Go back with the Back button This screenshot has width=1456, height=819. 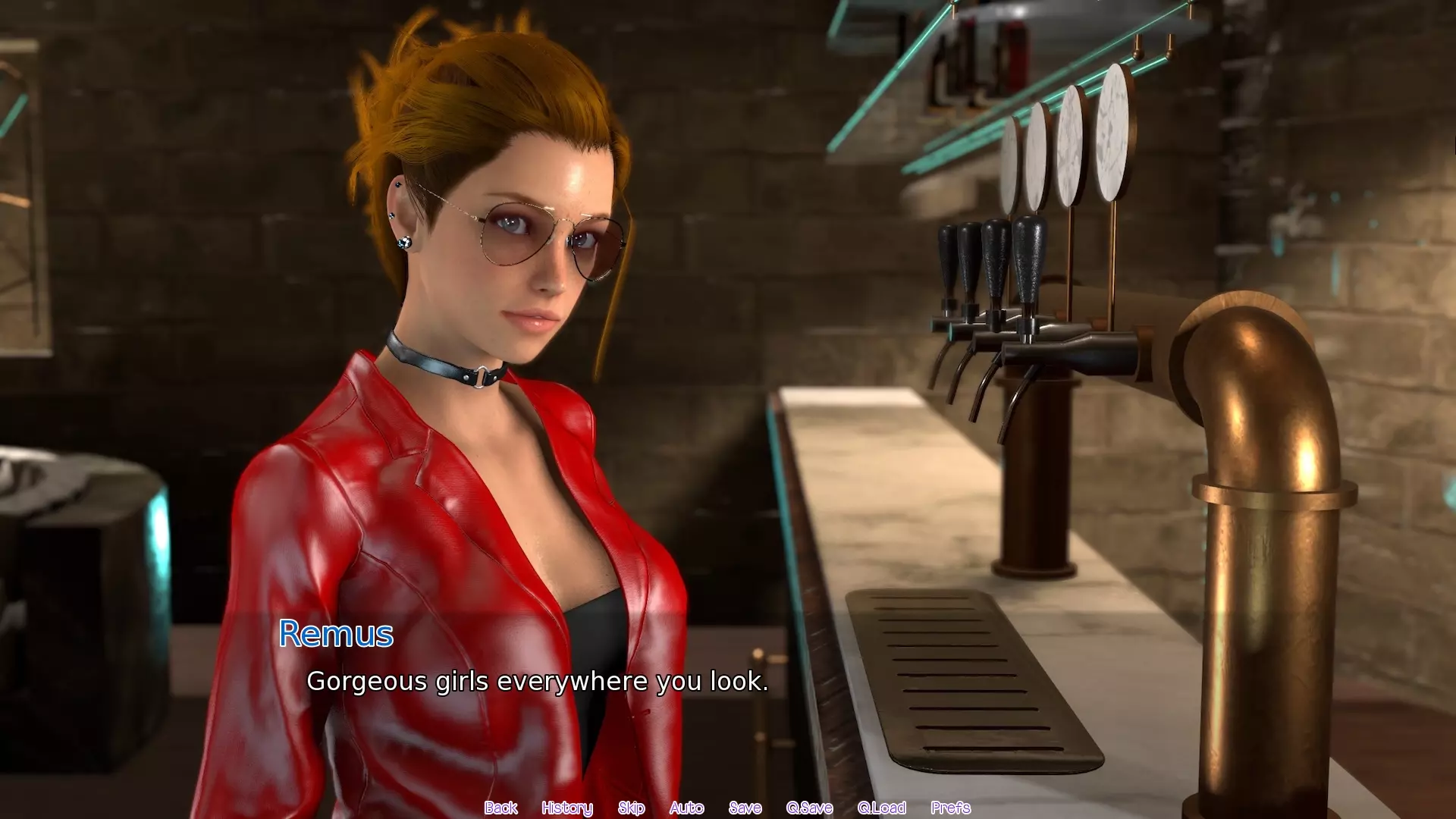tap(500, 808)
